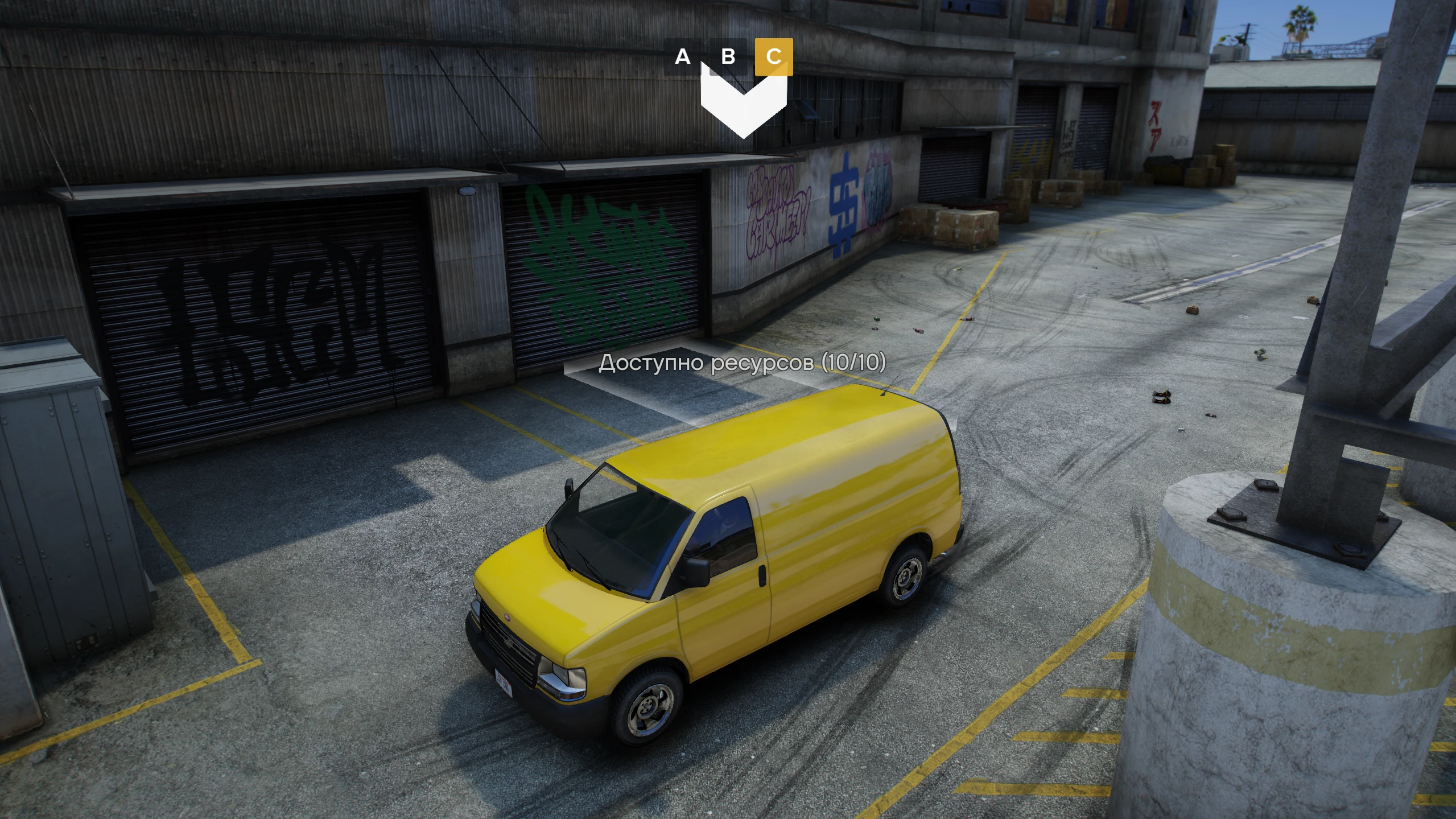Select the point B marker
Viewport: 1456px width, 819px height.
click(x=728, y=56)
